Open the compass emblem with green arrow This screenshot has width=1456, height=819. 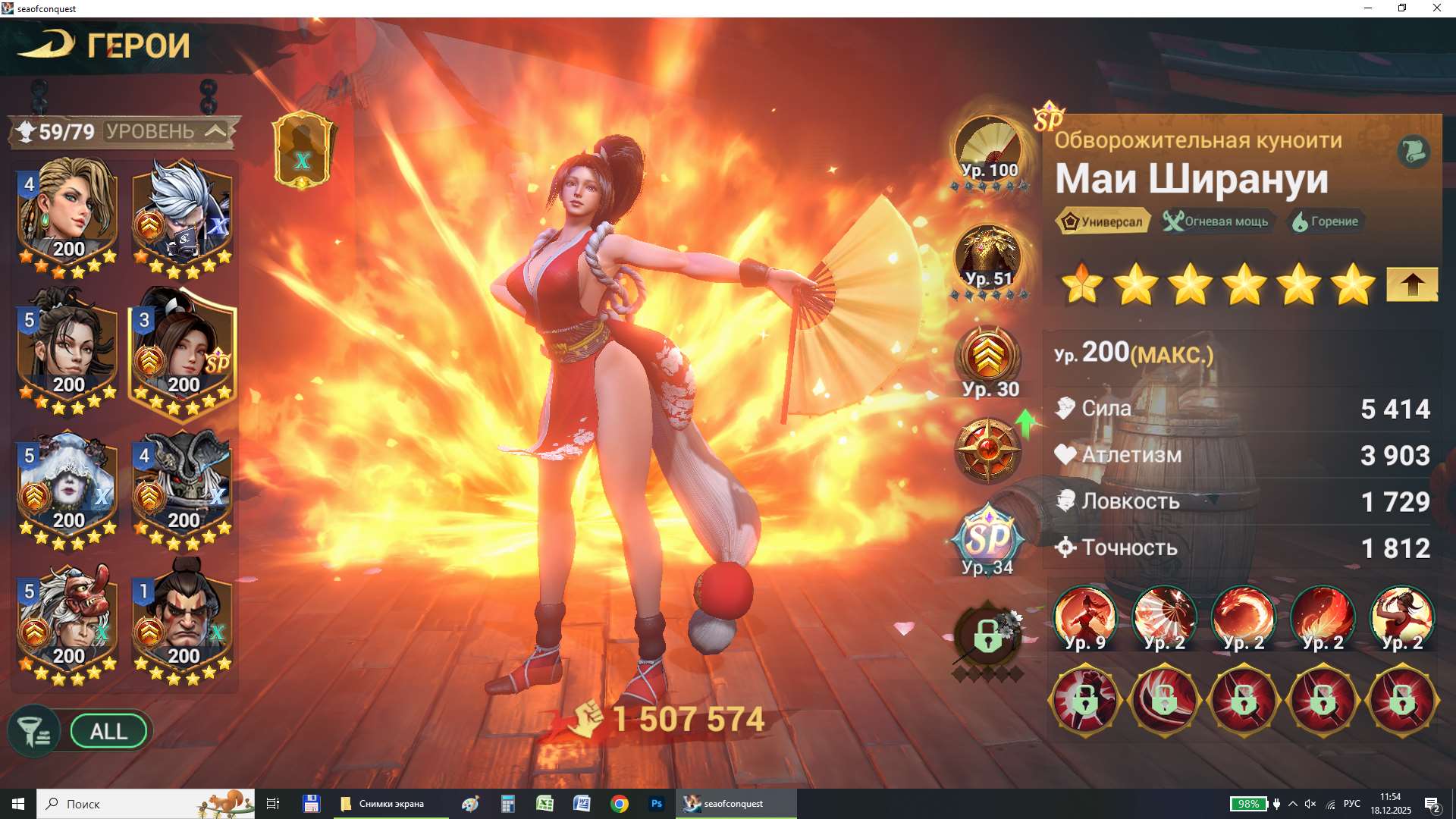click(988, 450)
